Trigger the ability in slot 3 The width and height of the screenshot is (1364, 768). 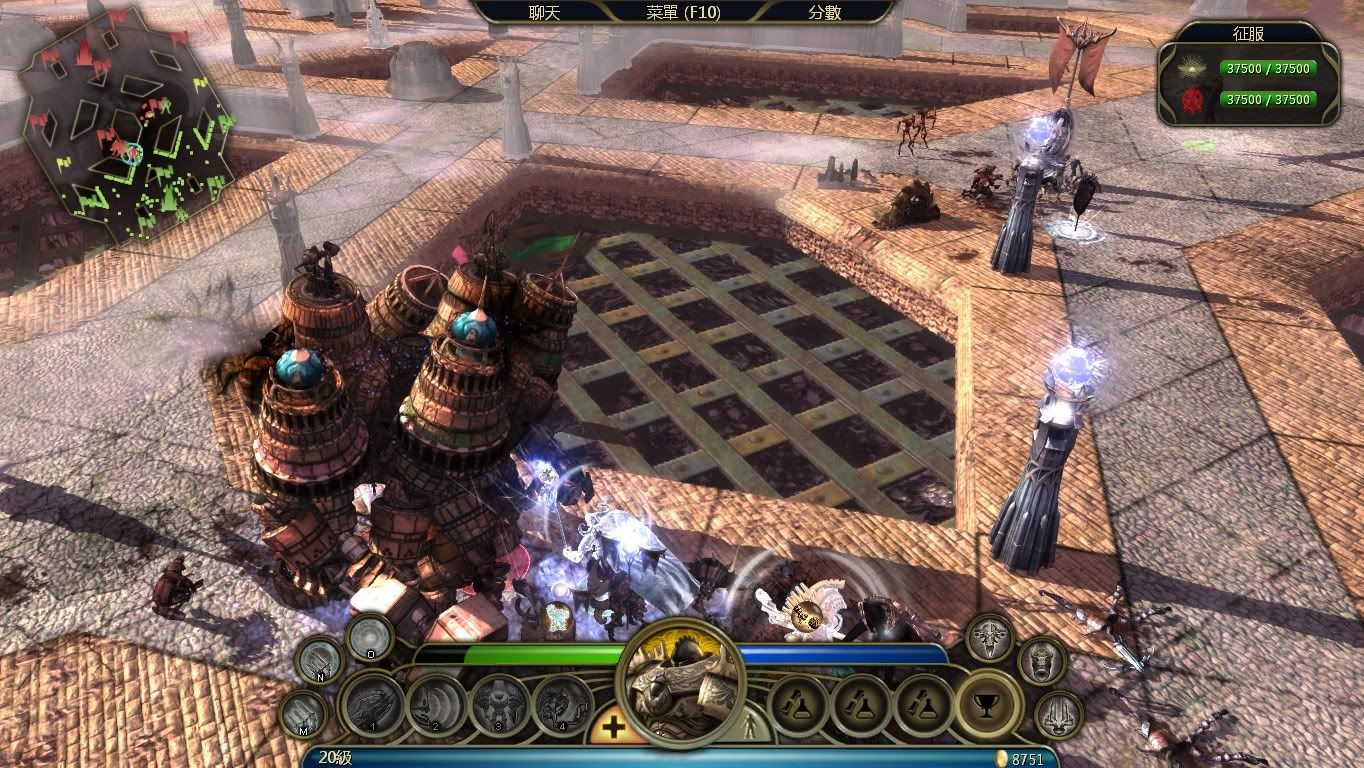pos(500,705)
